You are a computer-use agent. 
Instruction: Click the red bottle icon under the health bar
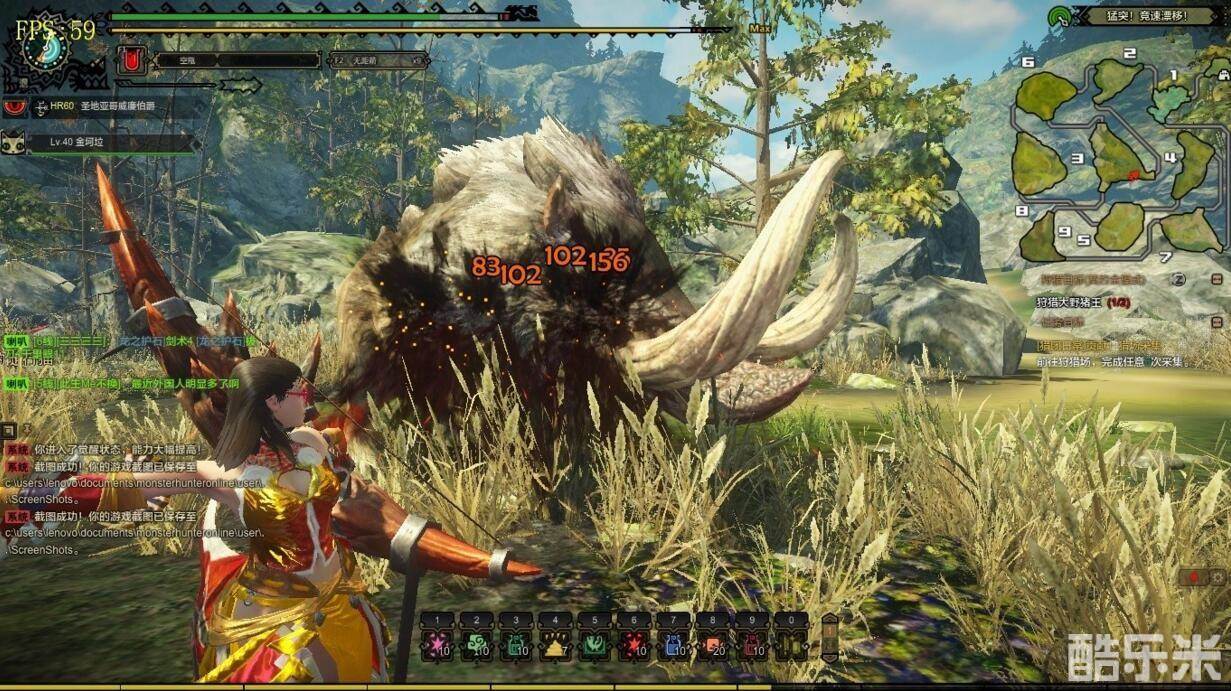130,60
